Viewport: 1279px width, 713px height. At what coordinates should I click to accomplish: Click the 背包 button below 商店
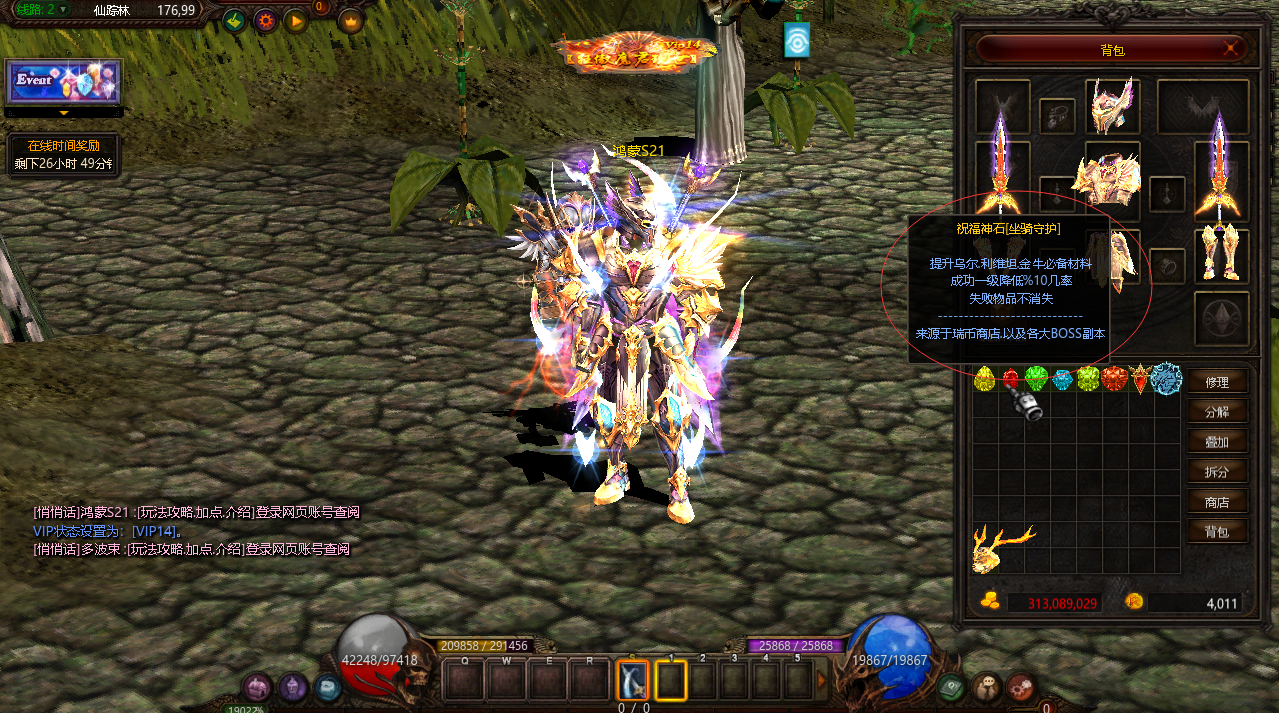[1217, 531]
